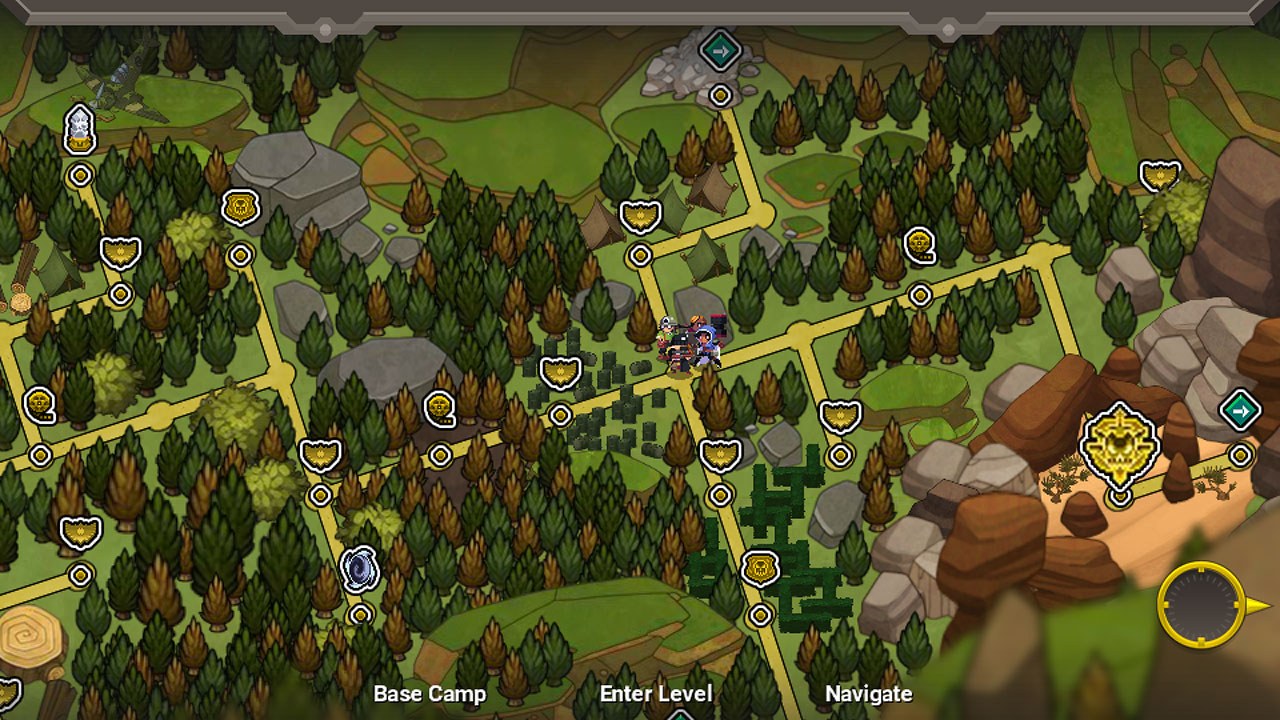Screen dimensions: 1280x720
Task: Open the swirling portal level in the forest
Action: pos(360,566)
